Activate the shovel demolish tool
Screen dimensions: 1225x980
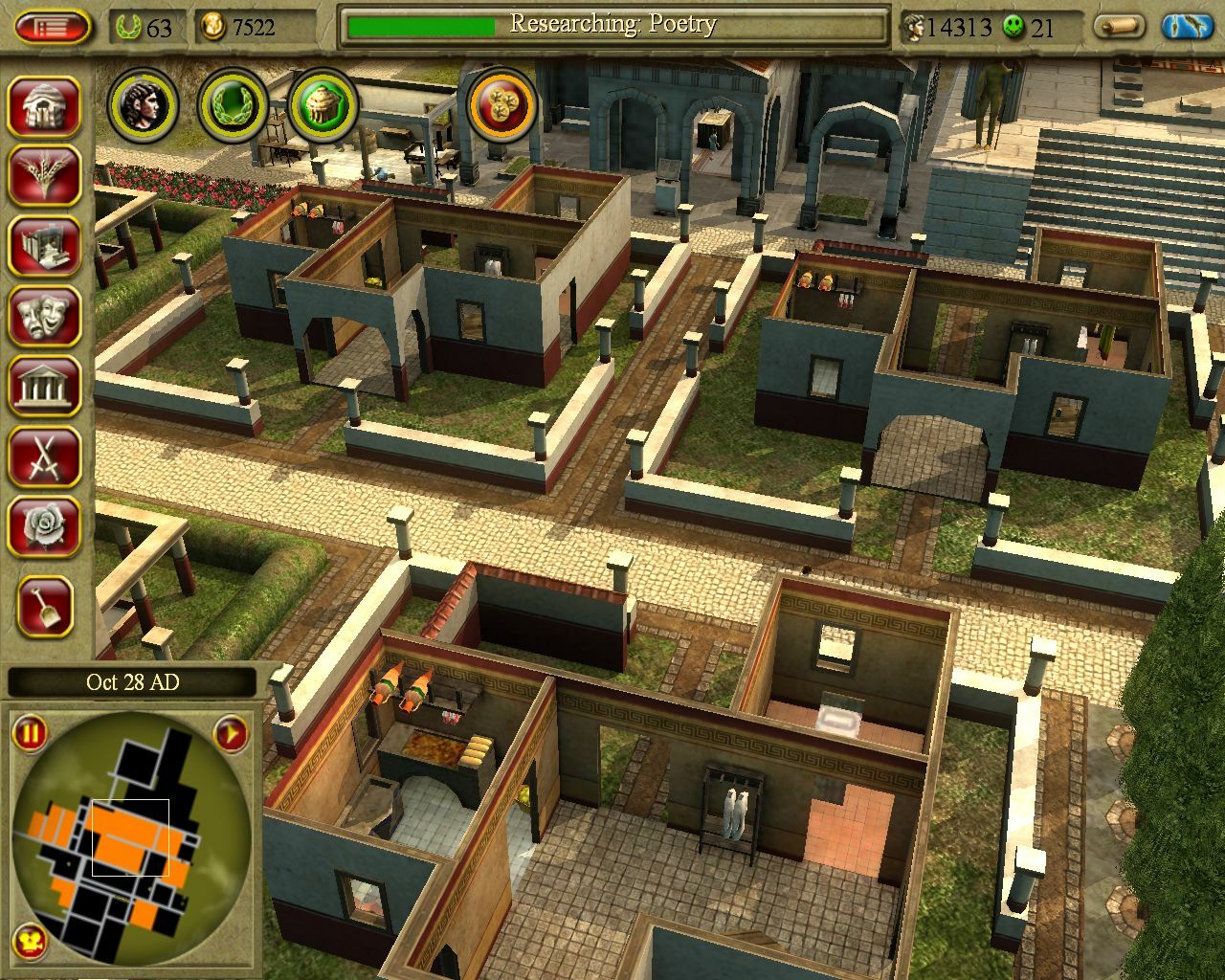44,606
